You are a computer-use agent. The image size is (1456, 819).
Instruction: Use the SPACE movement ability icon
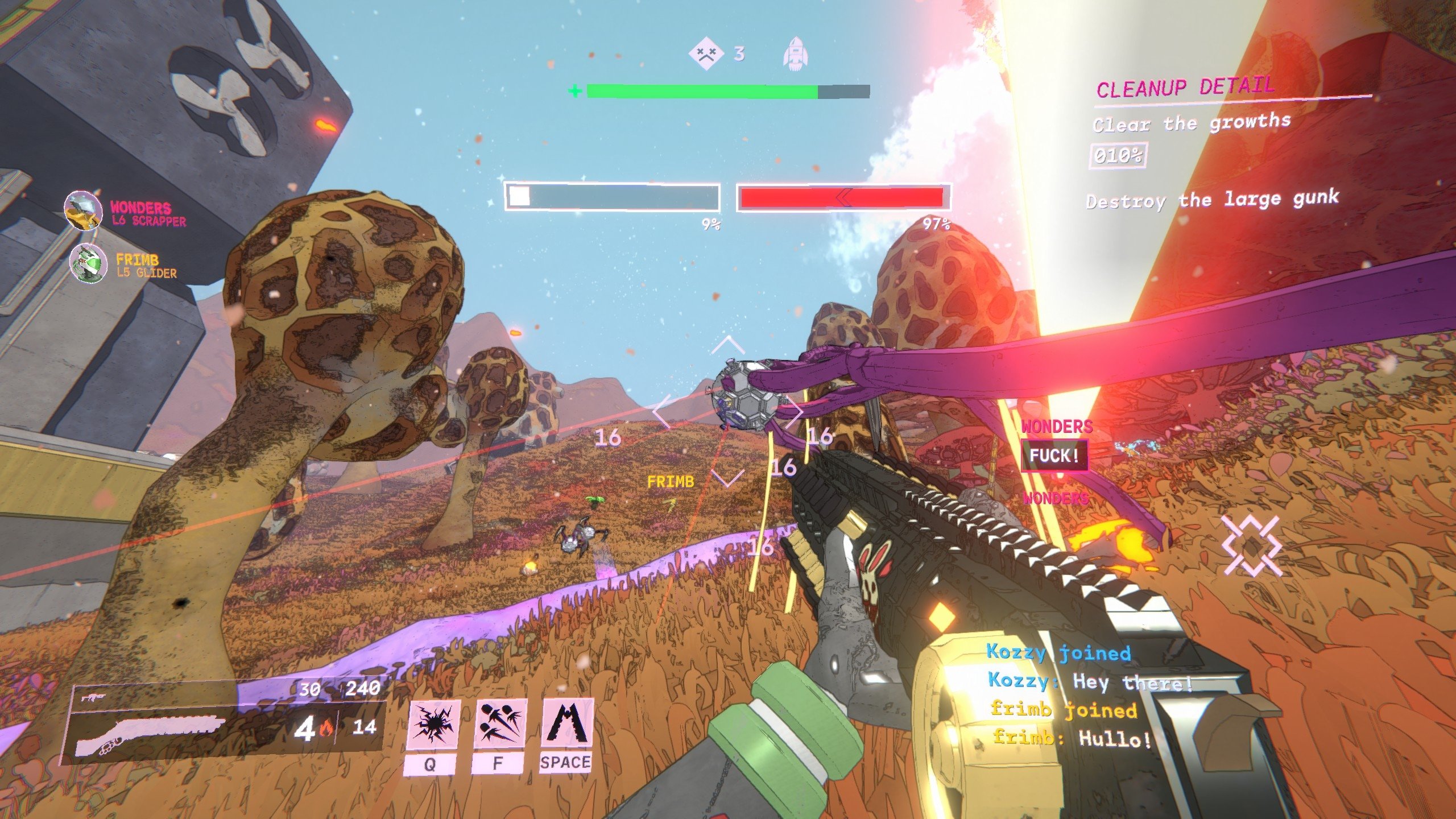point(567,723)
